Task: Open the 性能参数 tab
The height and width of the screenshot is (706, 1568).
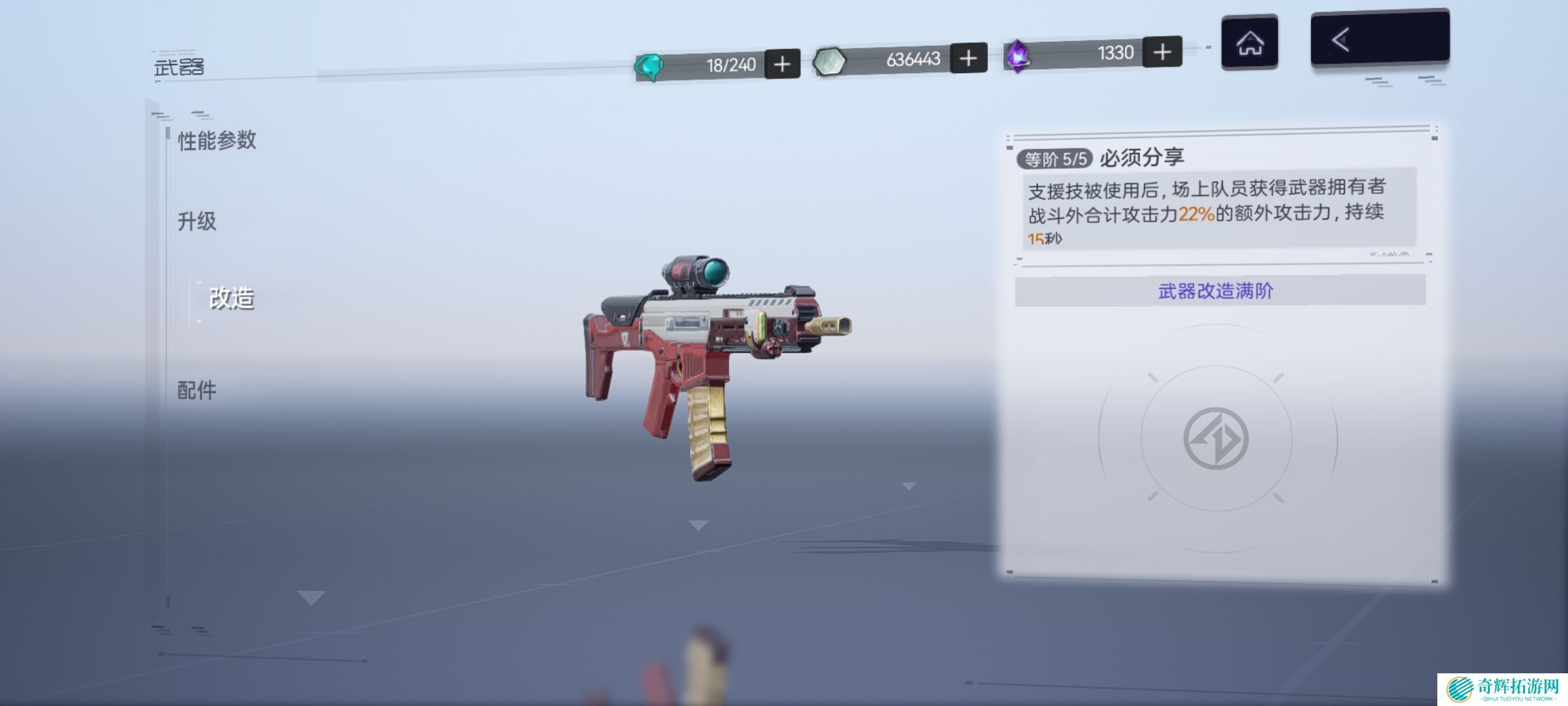Action: tap(217, 141)
